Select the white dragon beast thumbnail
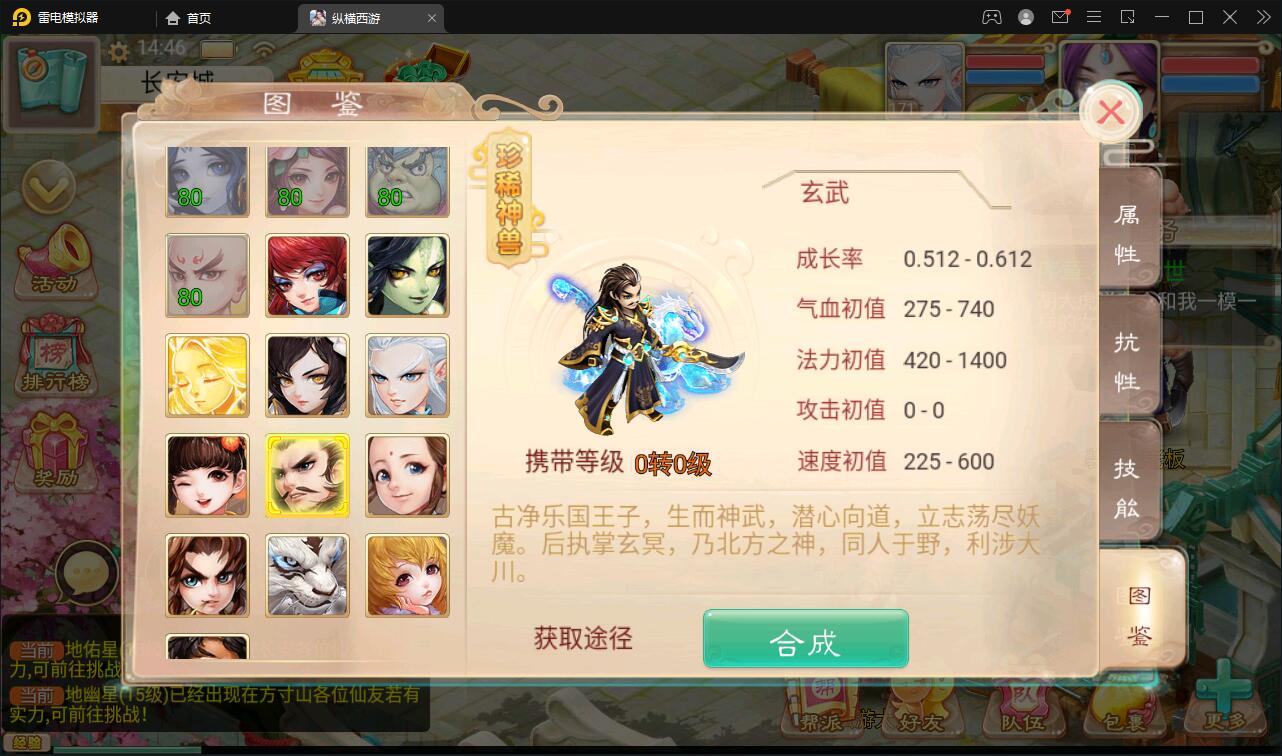Image resolution: width=1282 pixels, height=756 pixels. pos(307,575)
